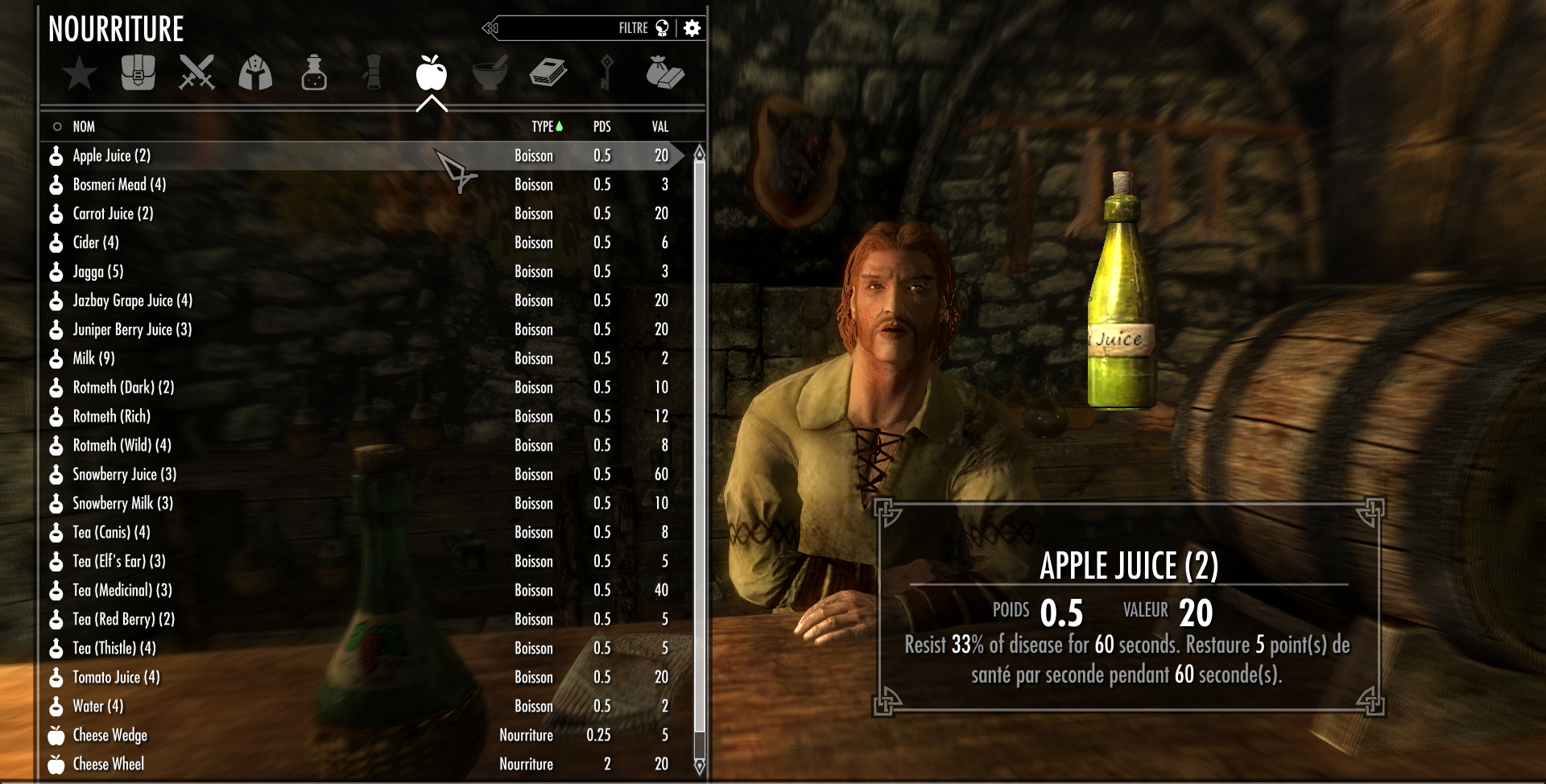The width and height of the screenshot is (1546, 784).
Task: Open the favorites star category
Action: [80, 74]
